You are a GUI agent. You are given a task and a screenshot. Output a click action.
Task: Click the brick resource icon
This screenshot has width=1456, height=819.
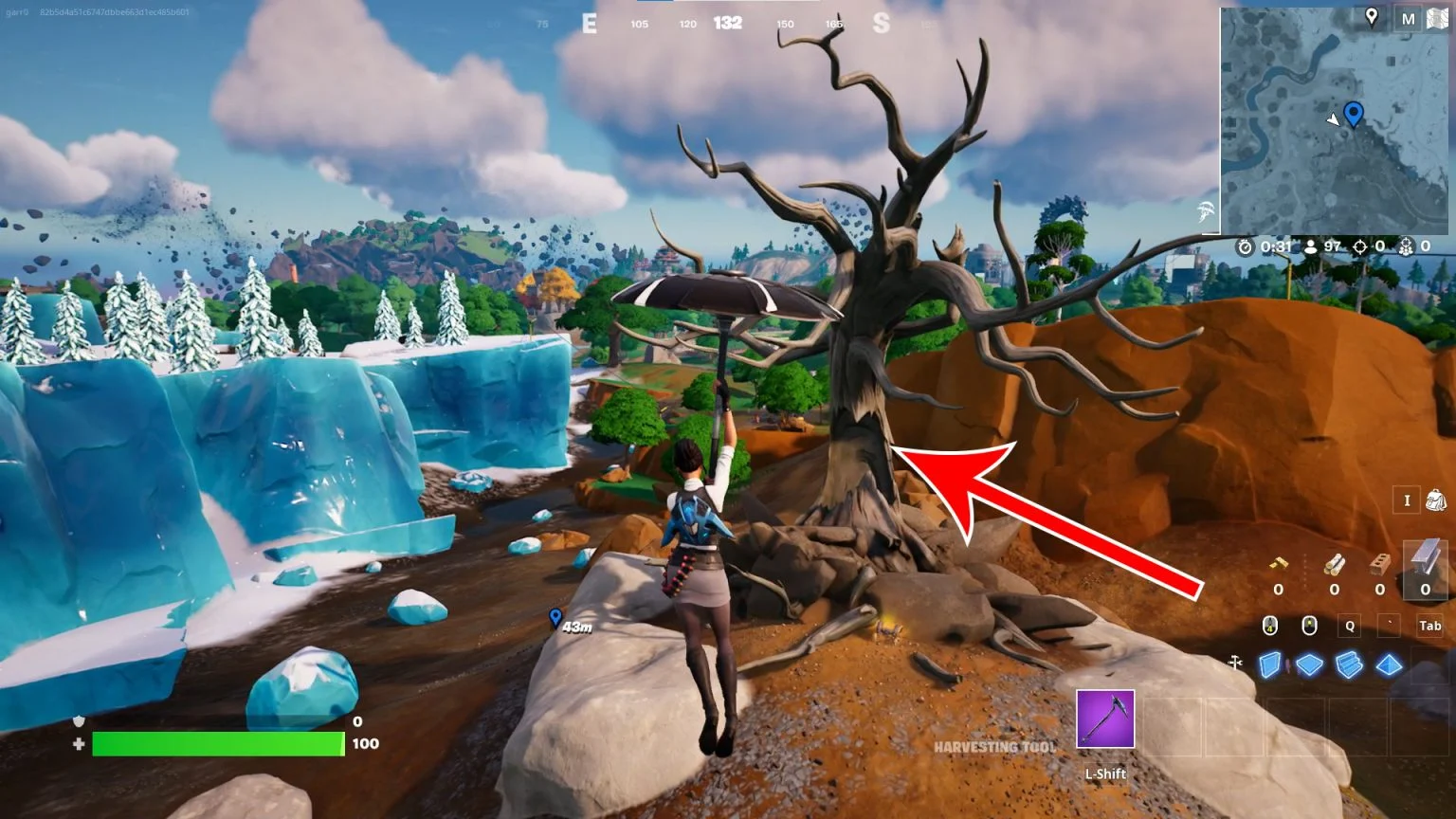pyautogui.click(x=1379, y=564)
